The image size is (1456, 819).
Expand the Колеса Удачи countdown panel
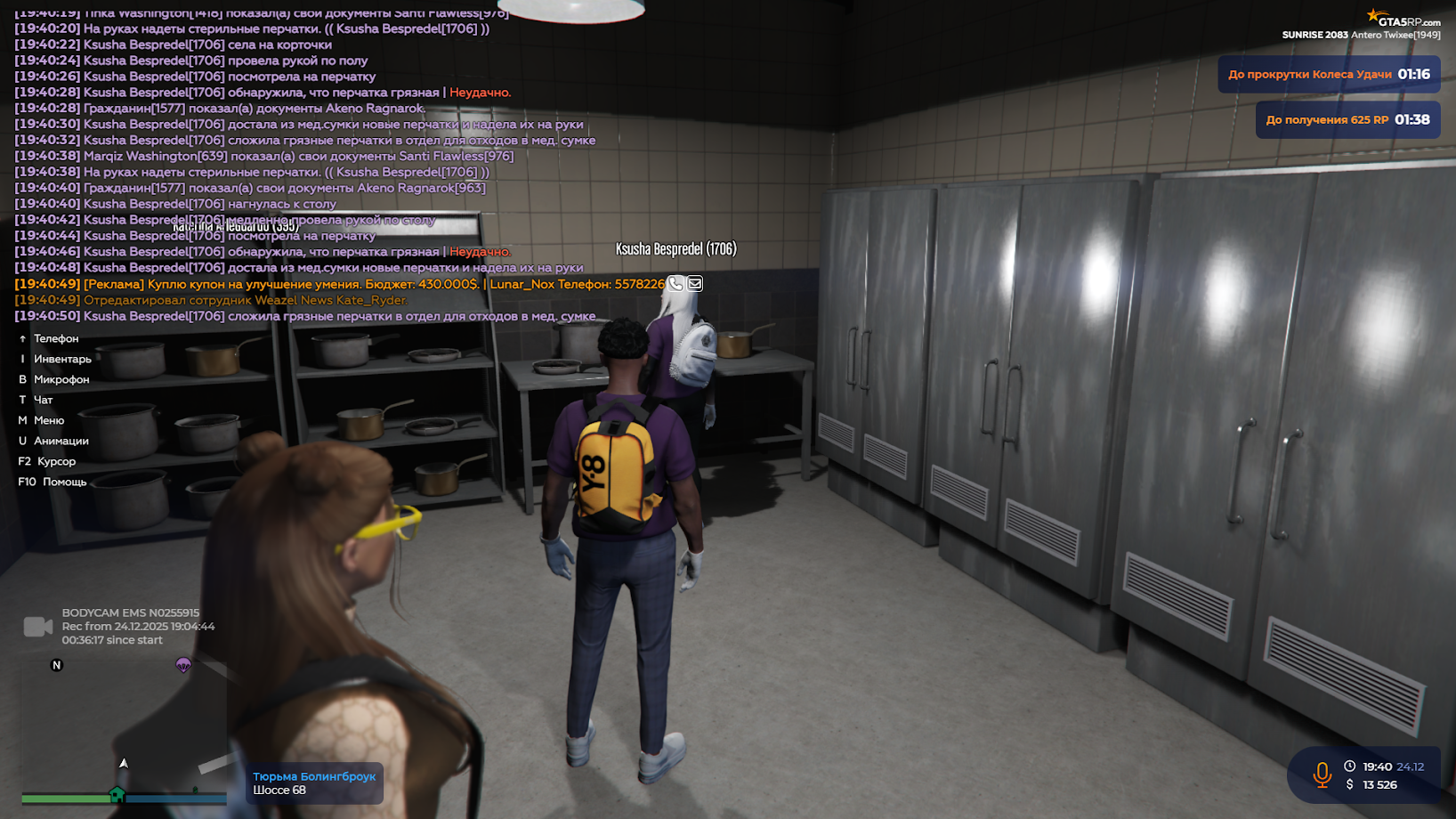pos(1329,75)
